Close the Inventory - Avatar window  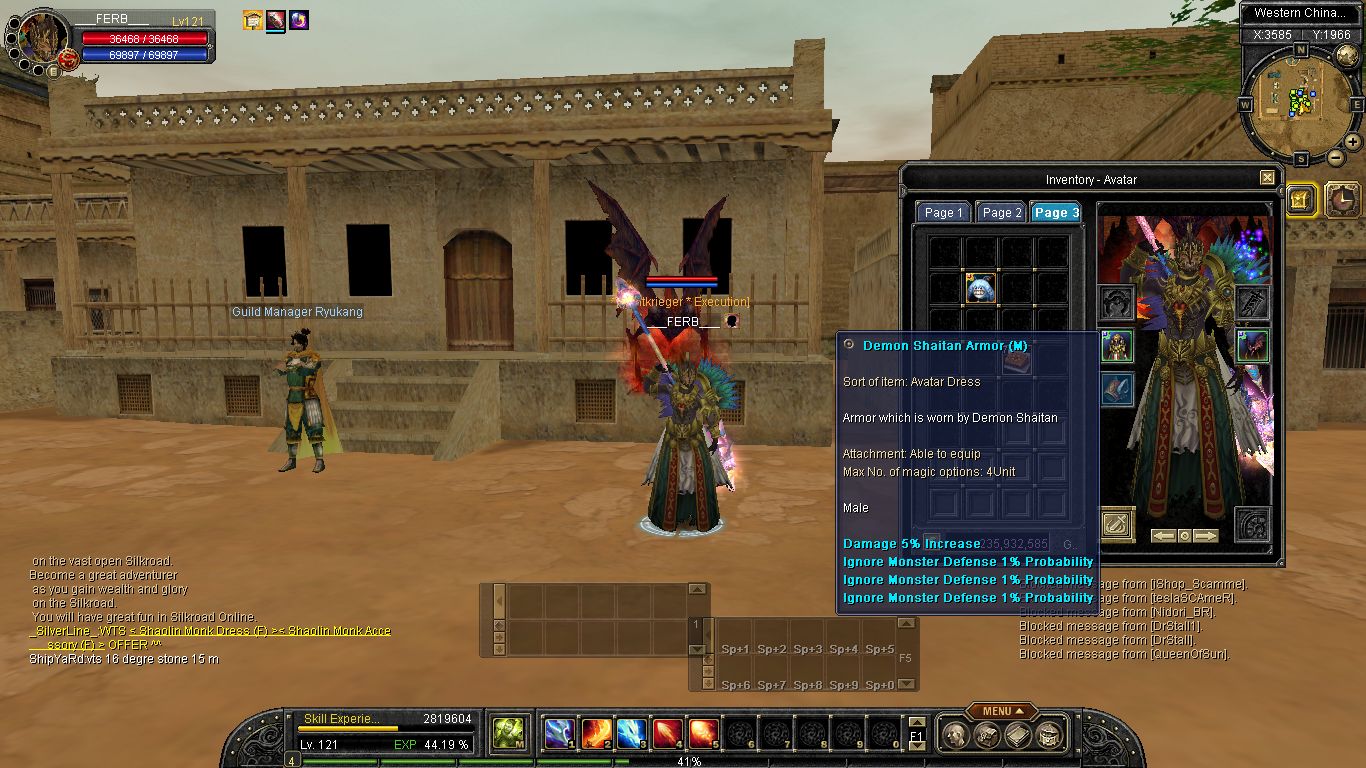(1267, 178)
